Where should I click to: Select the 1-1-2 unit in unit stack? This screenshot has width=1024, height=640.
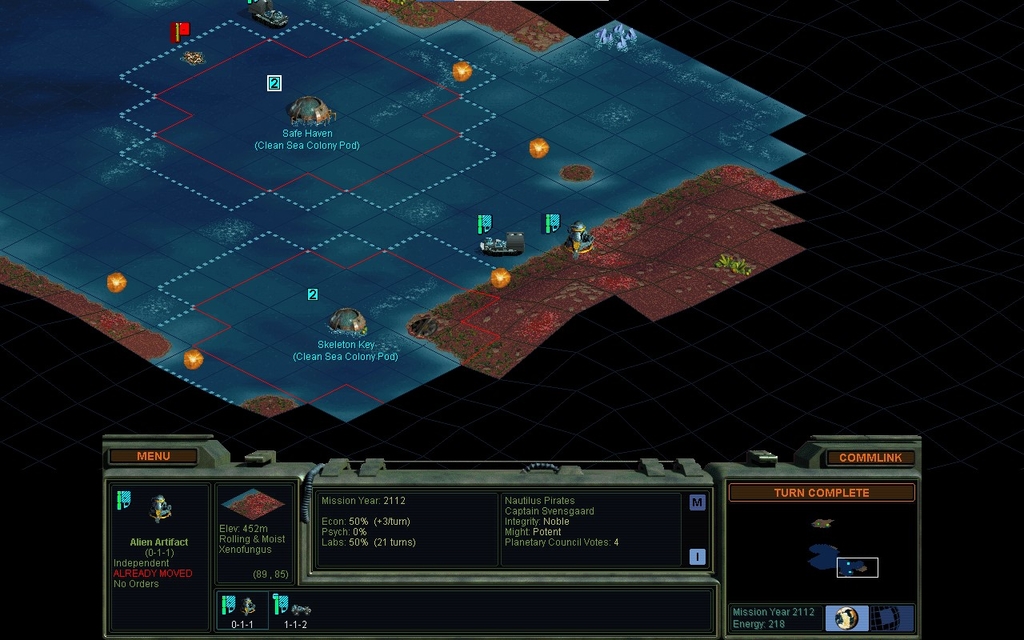coord(295,607)
